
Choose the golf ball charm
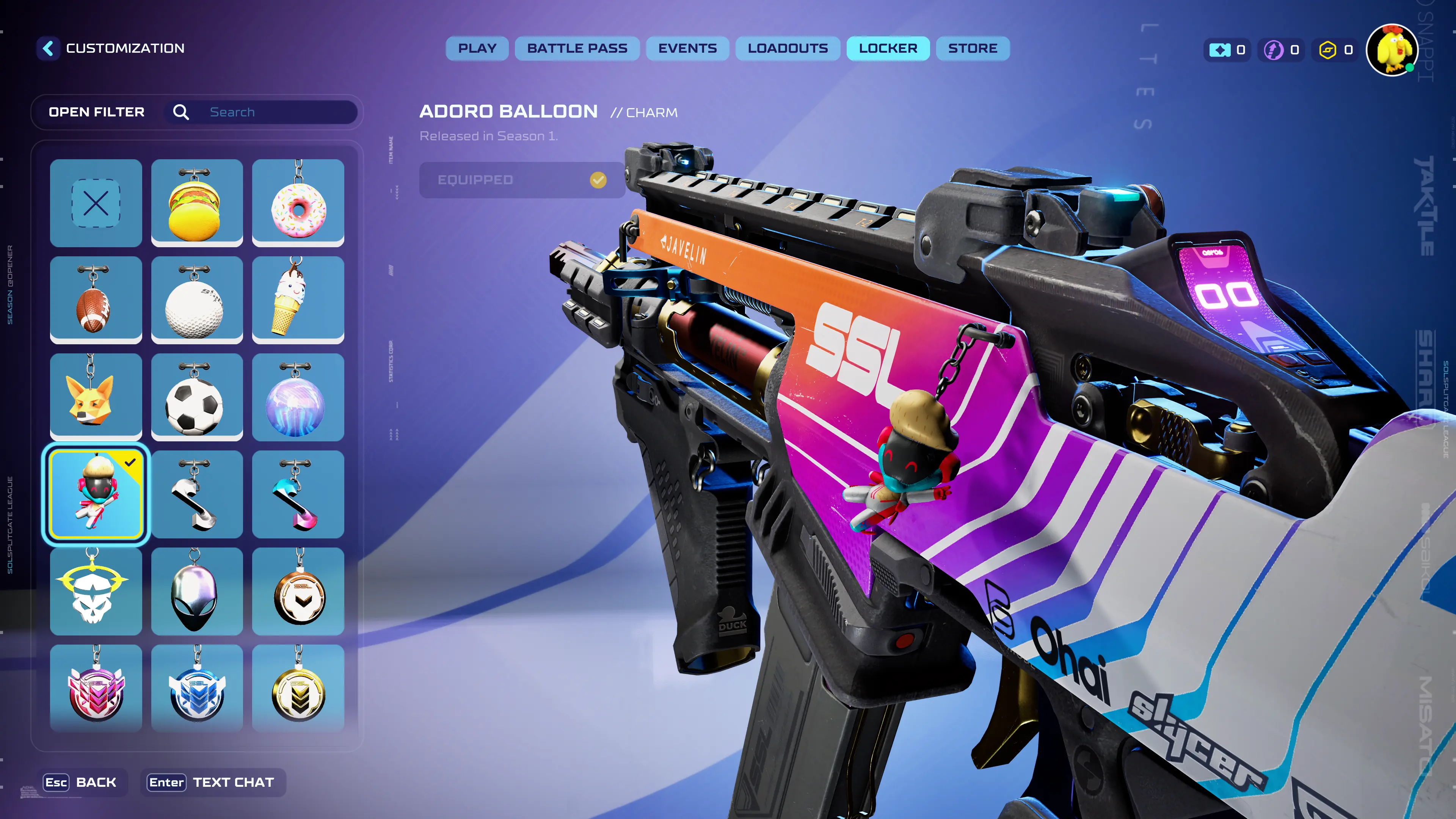pyautogui.click(x=197, y=300)
